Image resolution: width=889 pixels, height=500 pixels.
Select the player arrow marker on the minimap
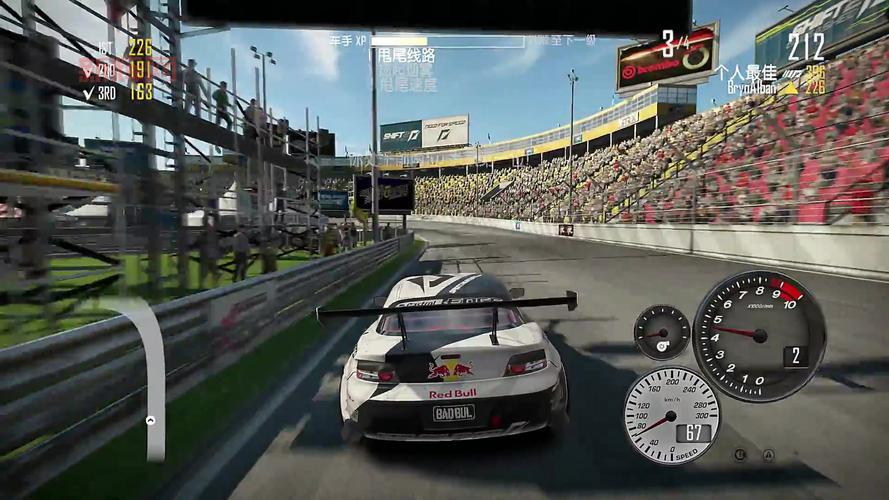click(151, 421)
